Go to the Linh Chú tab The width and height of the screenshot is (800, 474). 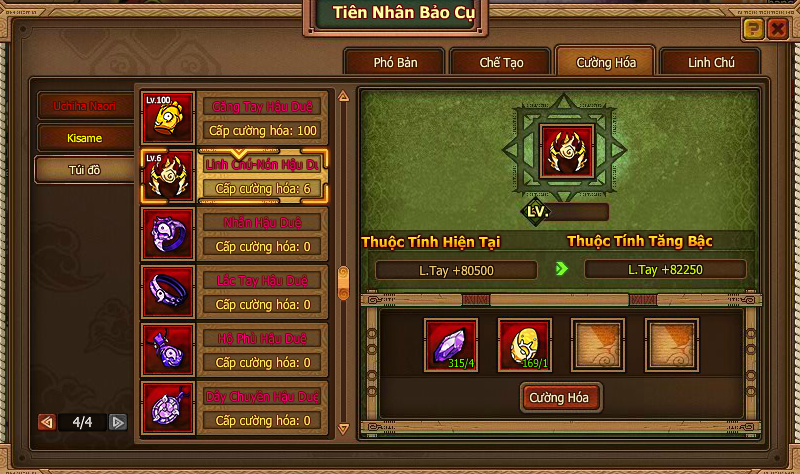click(711, 62)
